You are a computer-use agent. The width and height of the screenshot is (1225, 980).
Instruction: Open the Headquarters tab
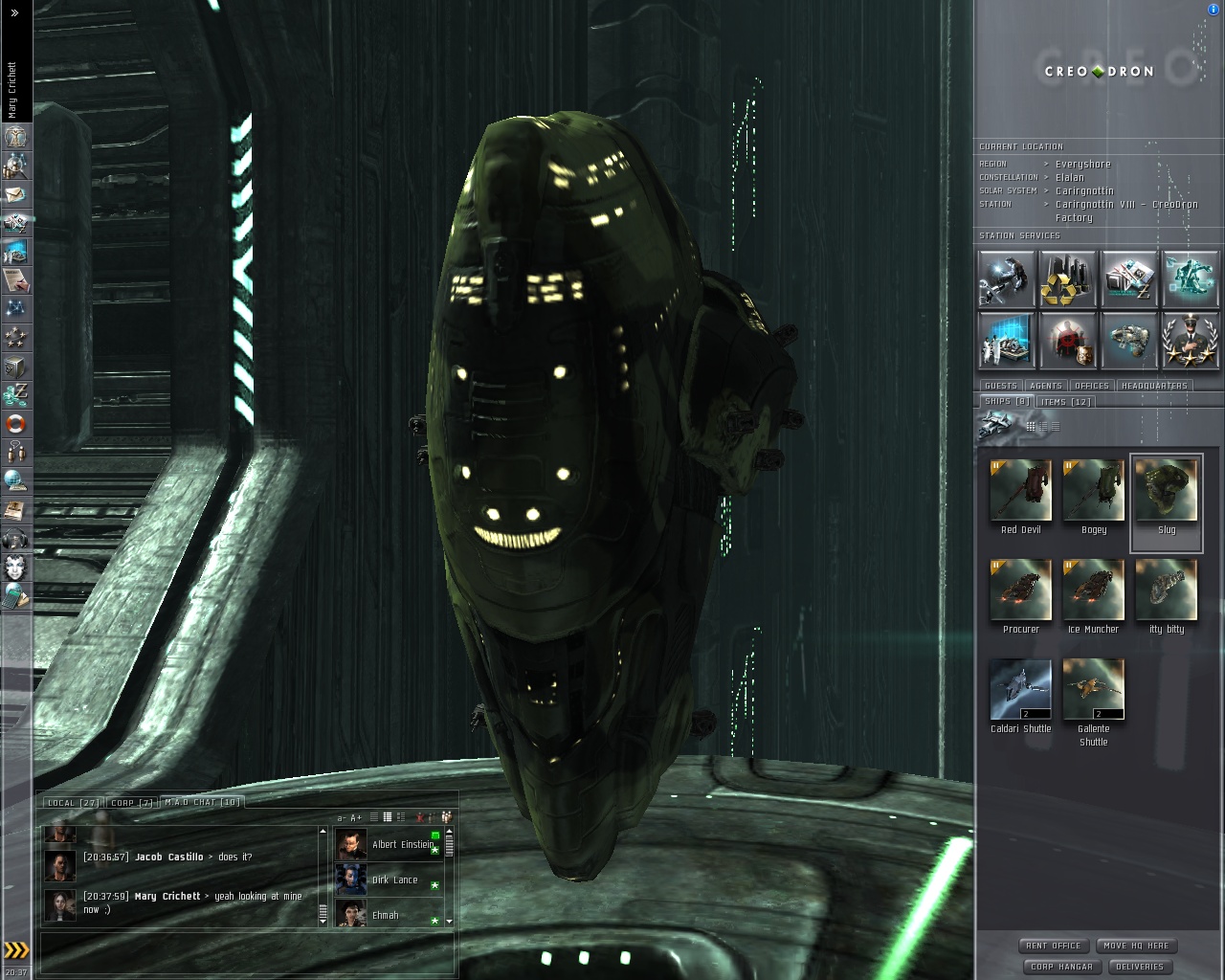click(1154, 386)
